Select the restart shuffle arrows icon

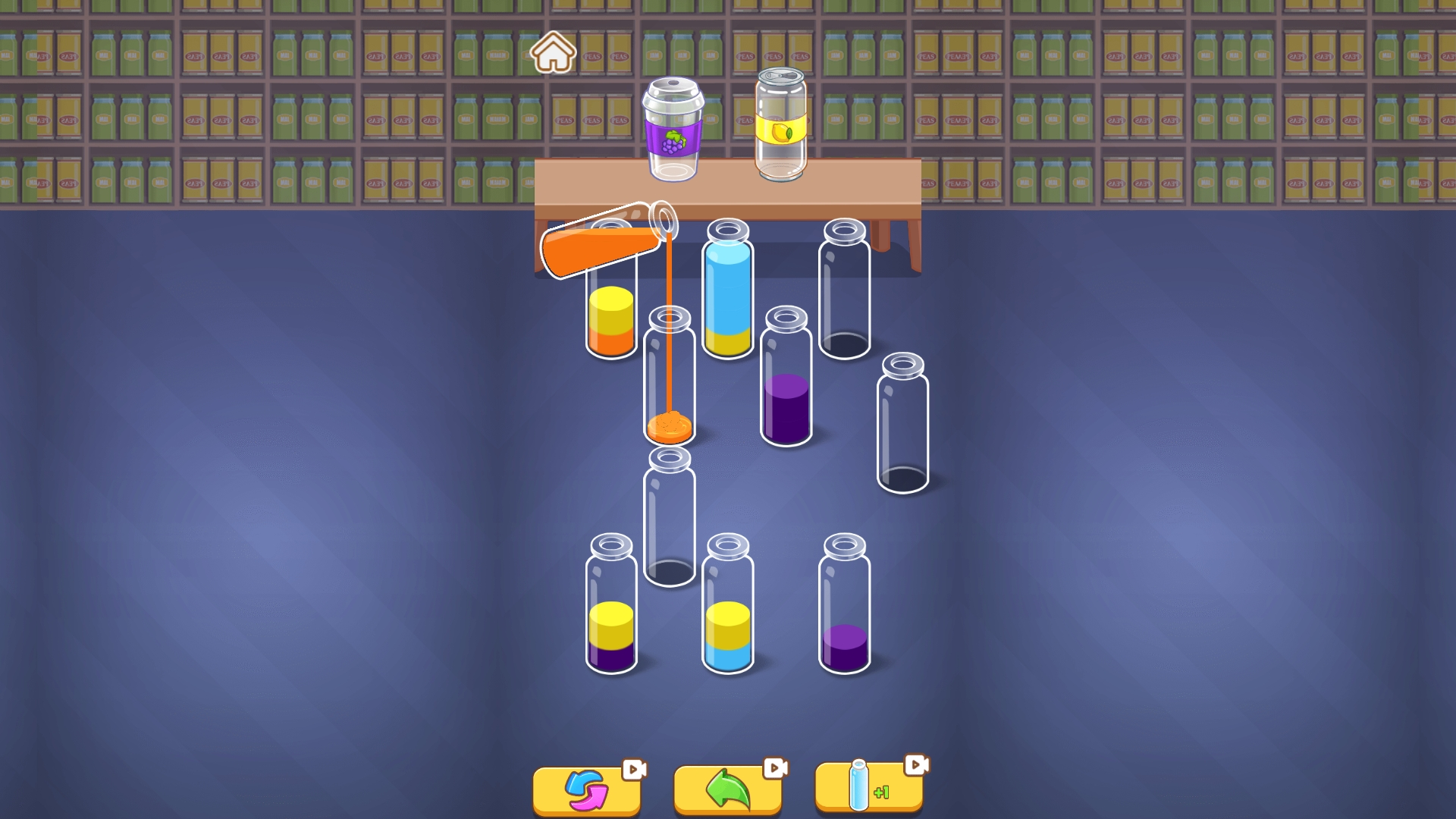pos(586,789)
